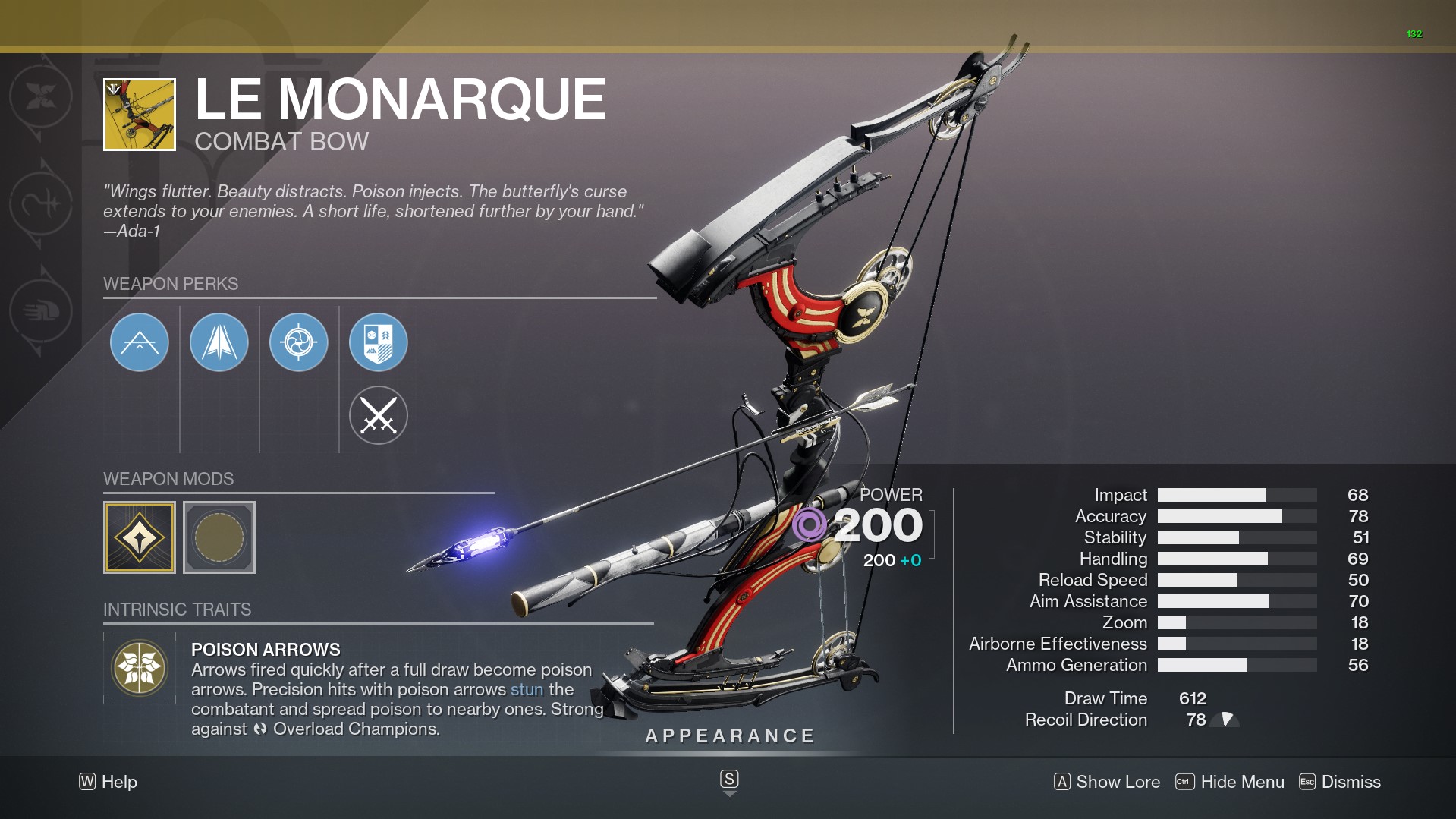Open the crossed swords kill tracker perk
Image resolution: width=1456 pixels, height=819 pixels.
click(x=379, y=415)
